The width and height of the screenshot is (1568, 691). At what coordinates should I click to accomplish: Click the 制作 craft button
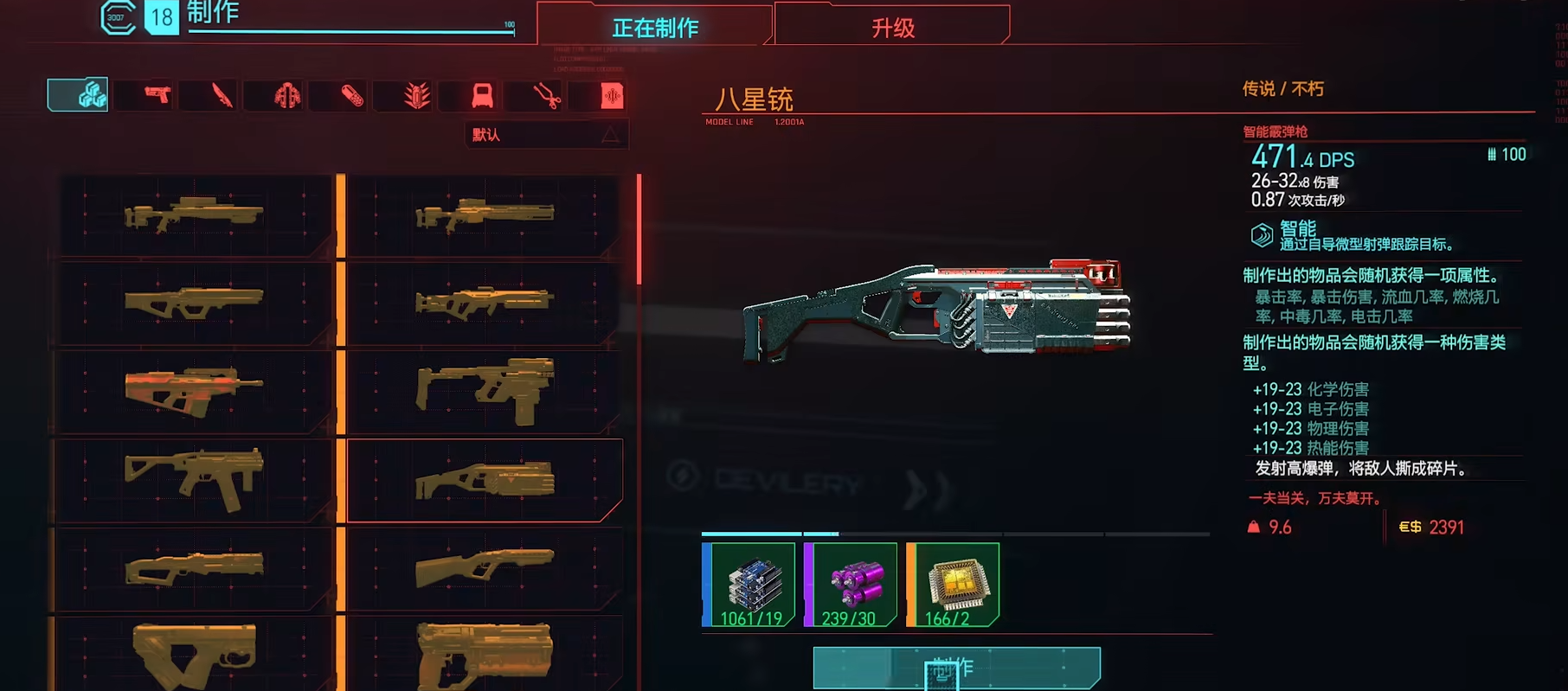(956, 668)
